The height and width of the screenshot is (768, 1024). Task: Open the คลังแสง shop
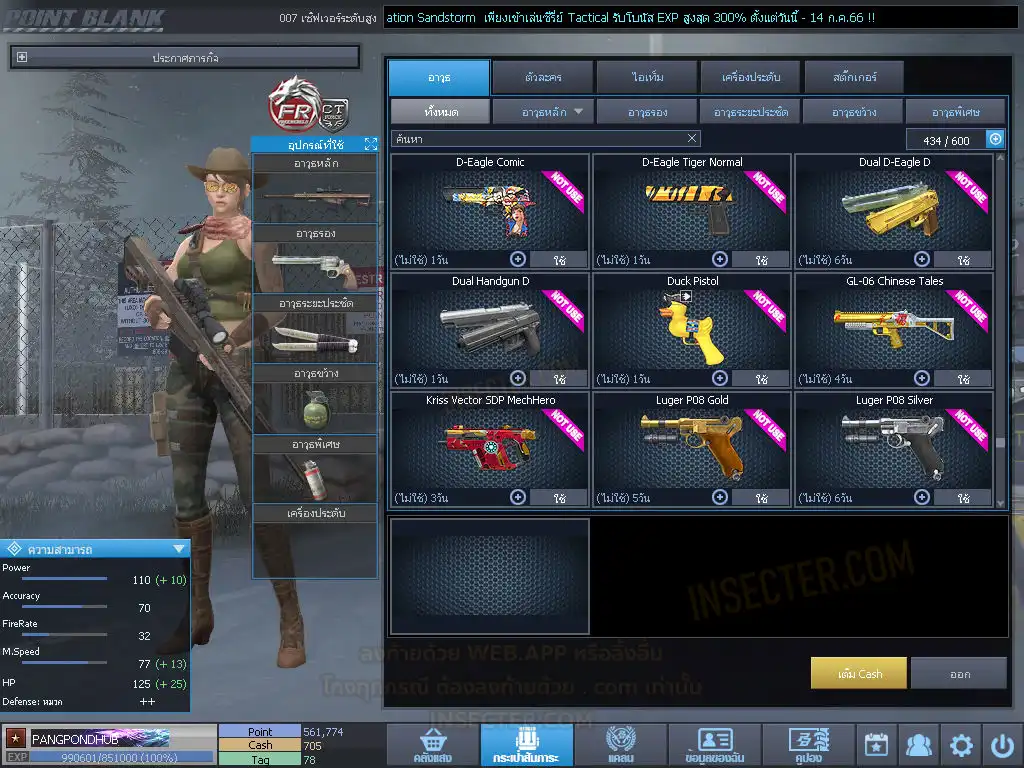point(432,745)
